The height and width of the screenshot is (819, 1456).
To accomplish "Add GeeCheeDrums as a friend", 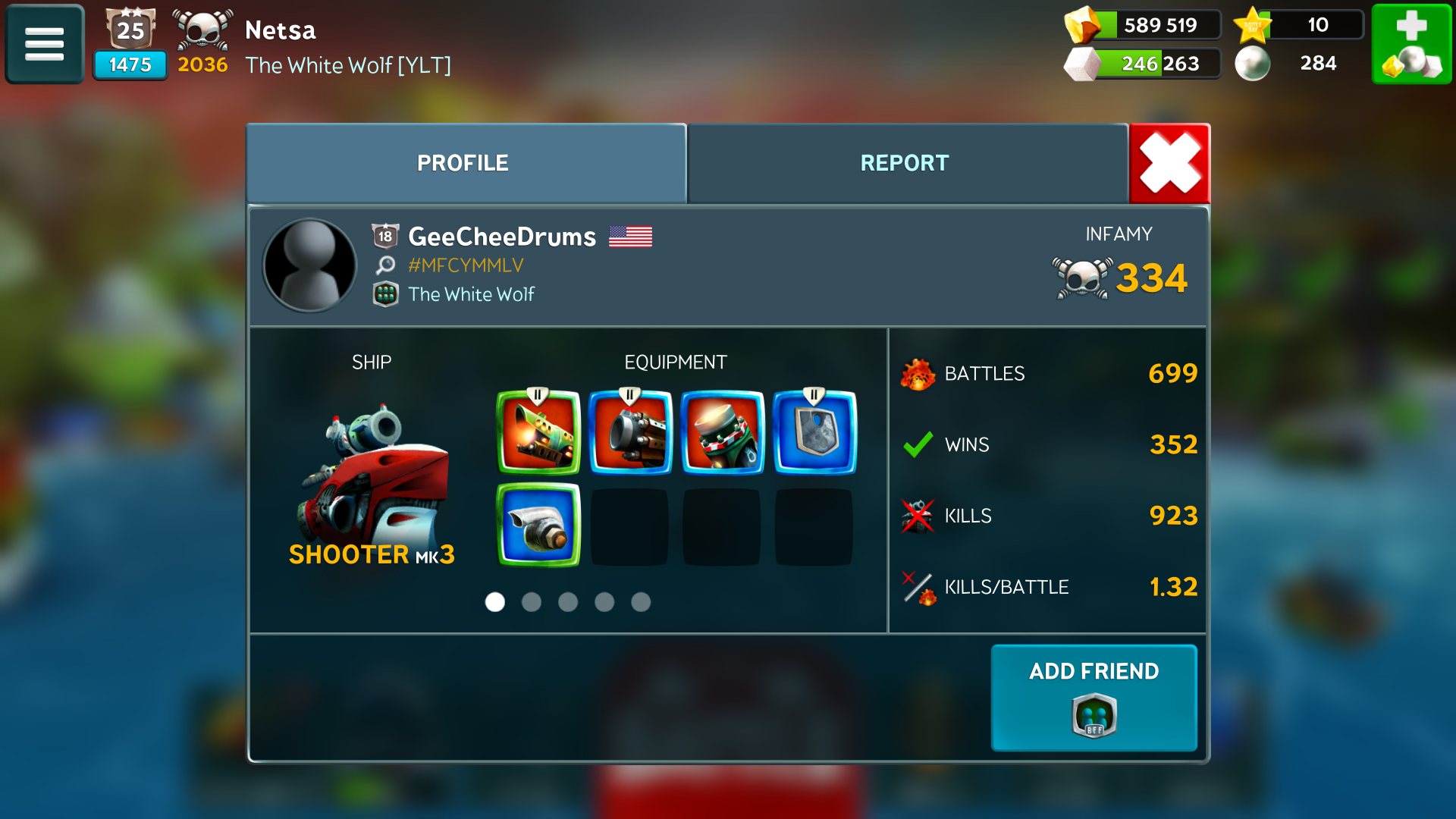I will click(x=1094, y=697).
